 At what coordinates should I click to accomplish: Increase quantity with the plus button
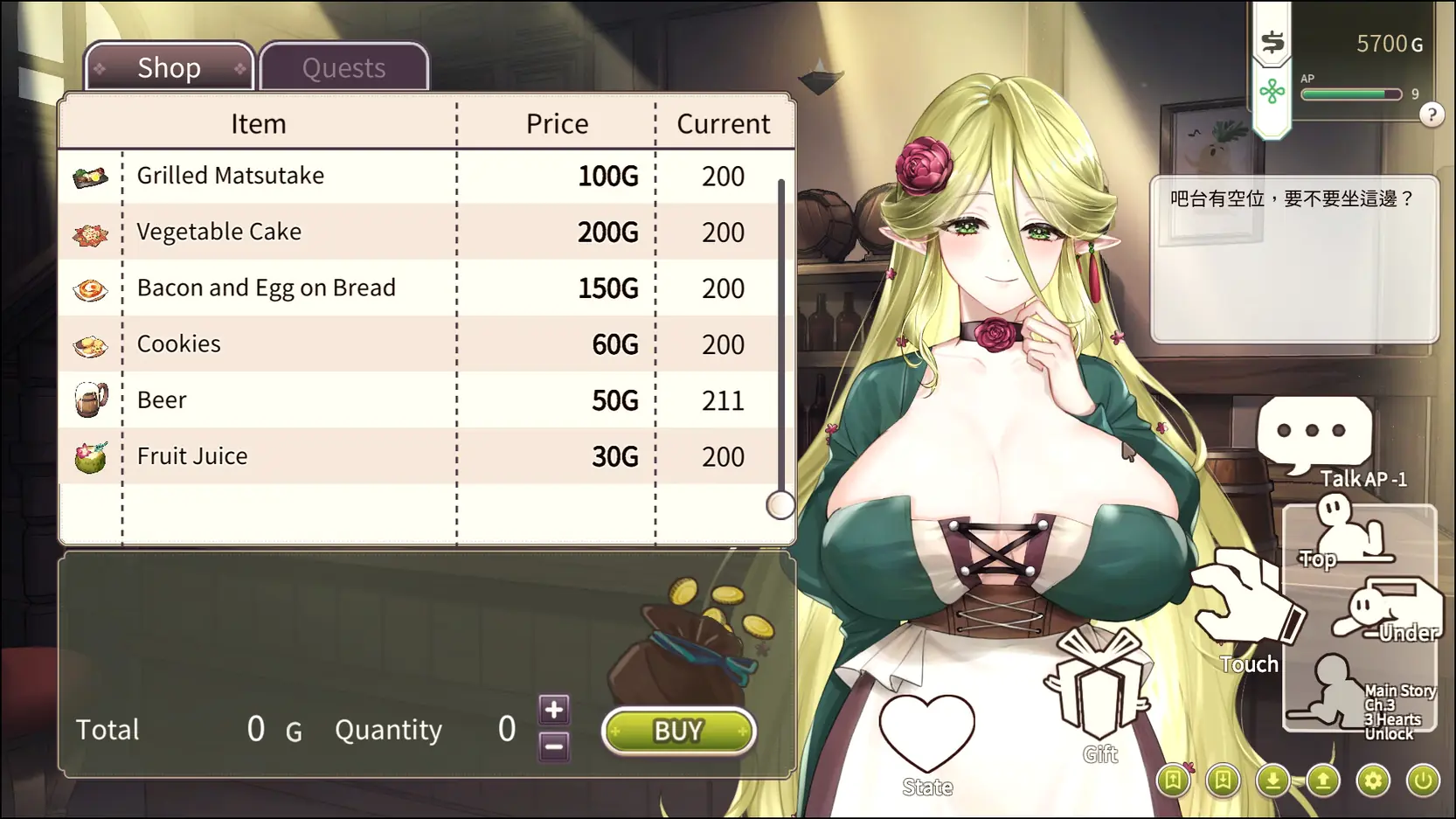tap(554, 709)
